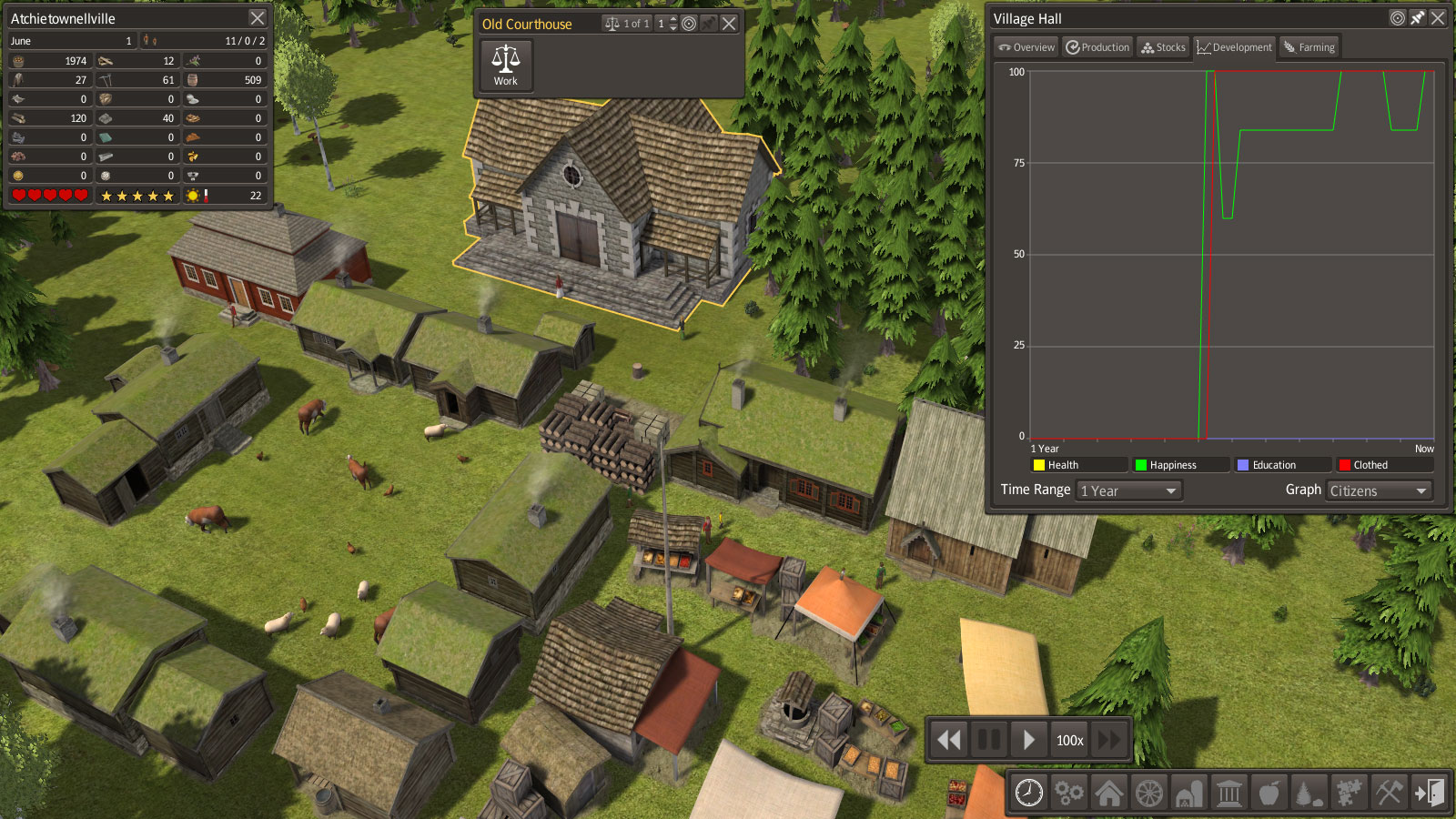The height and width of the screenshot is (819, 1456).
Task: Slow down the game speed
Action: coord(949,740)
